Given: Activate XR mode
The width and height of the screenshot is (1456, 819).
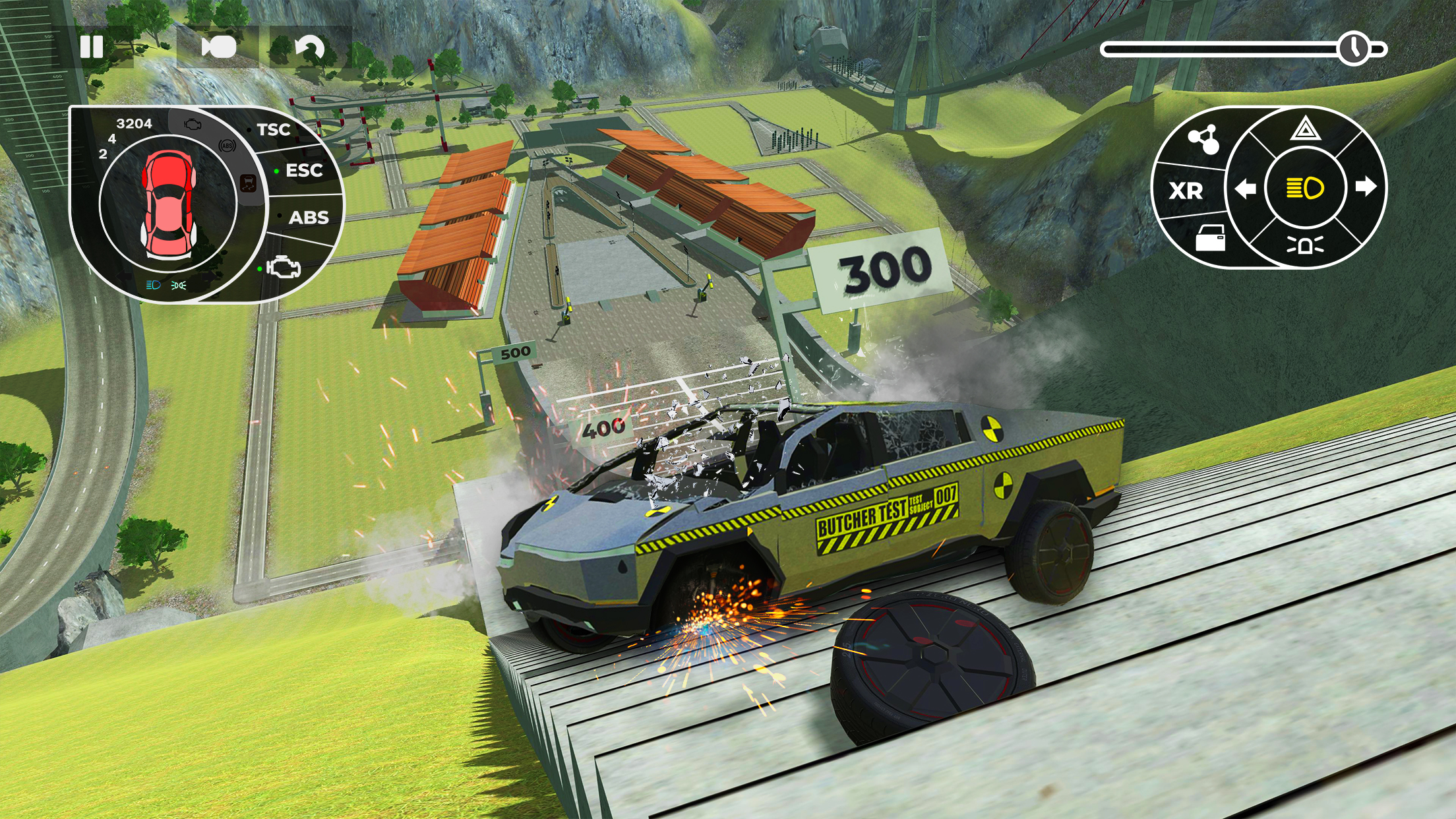Looking at the screenshot, I should (1186, 191).
